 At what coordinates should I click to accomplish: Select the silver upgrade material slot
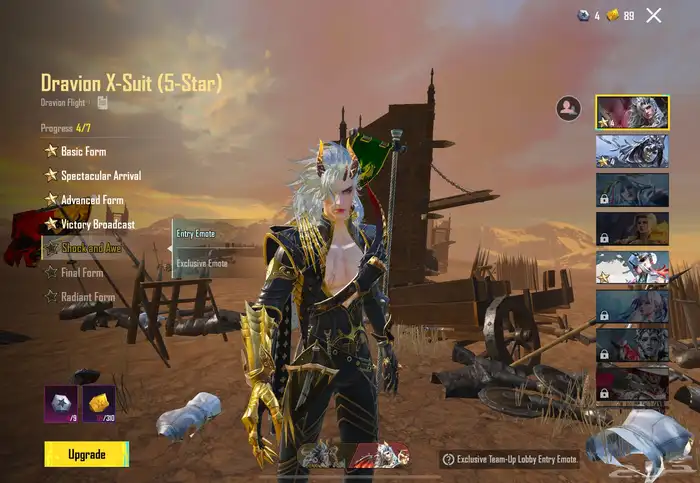[61, 403]
